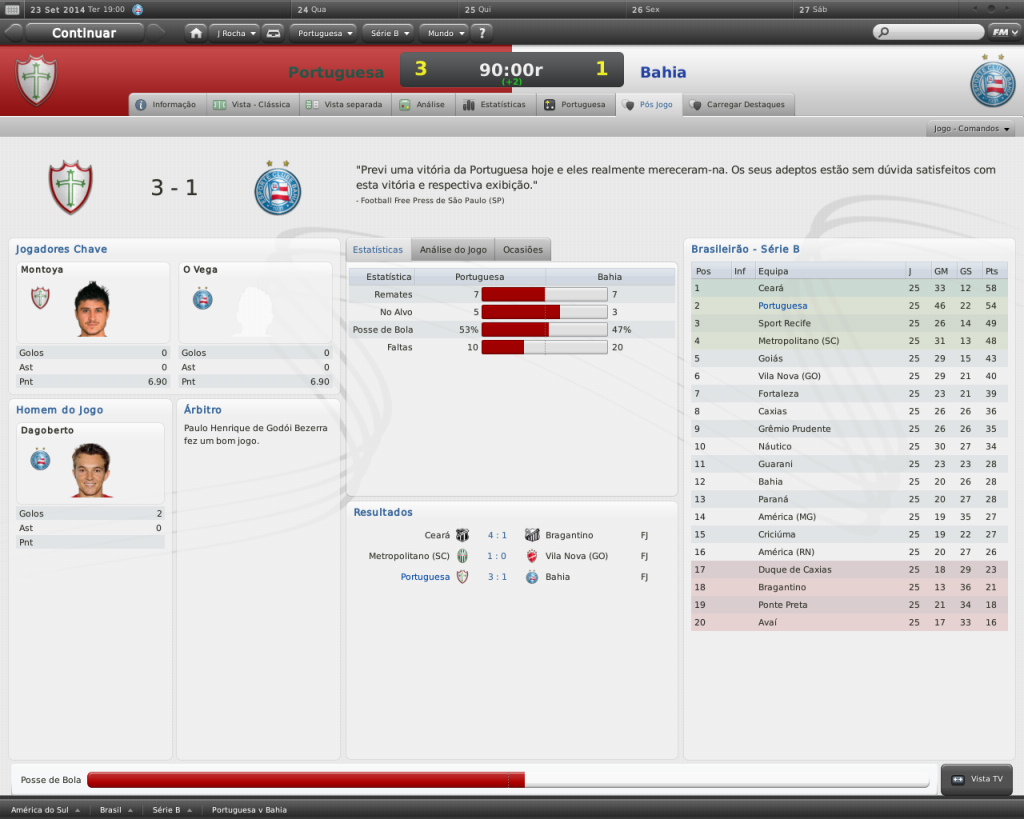The height and width of the screenshot is (819, 1024).
Task: Select Ceará in the league table
Action: pos(771,288)
